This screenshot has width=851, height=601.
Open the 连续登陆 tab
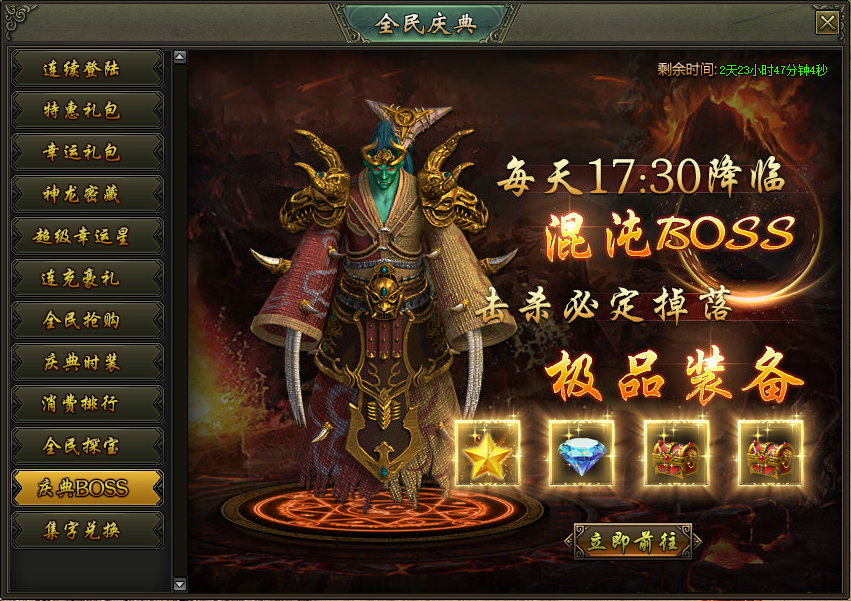86,69
